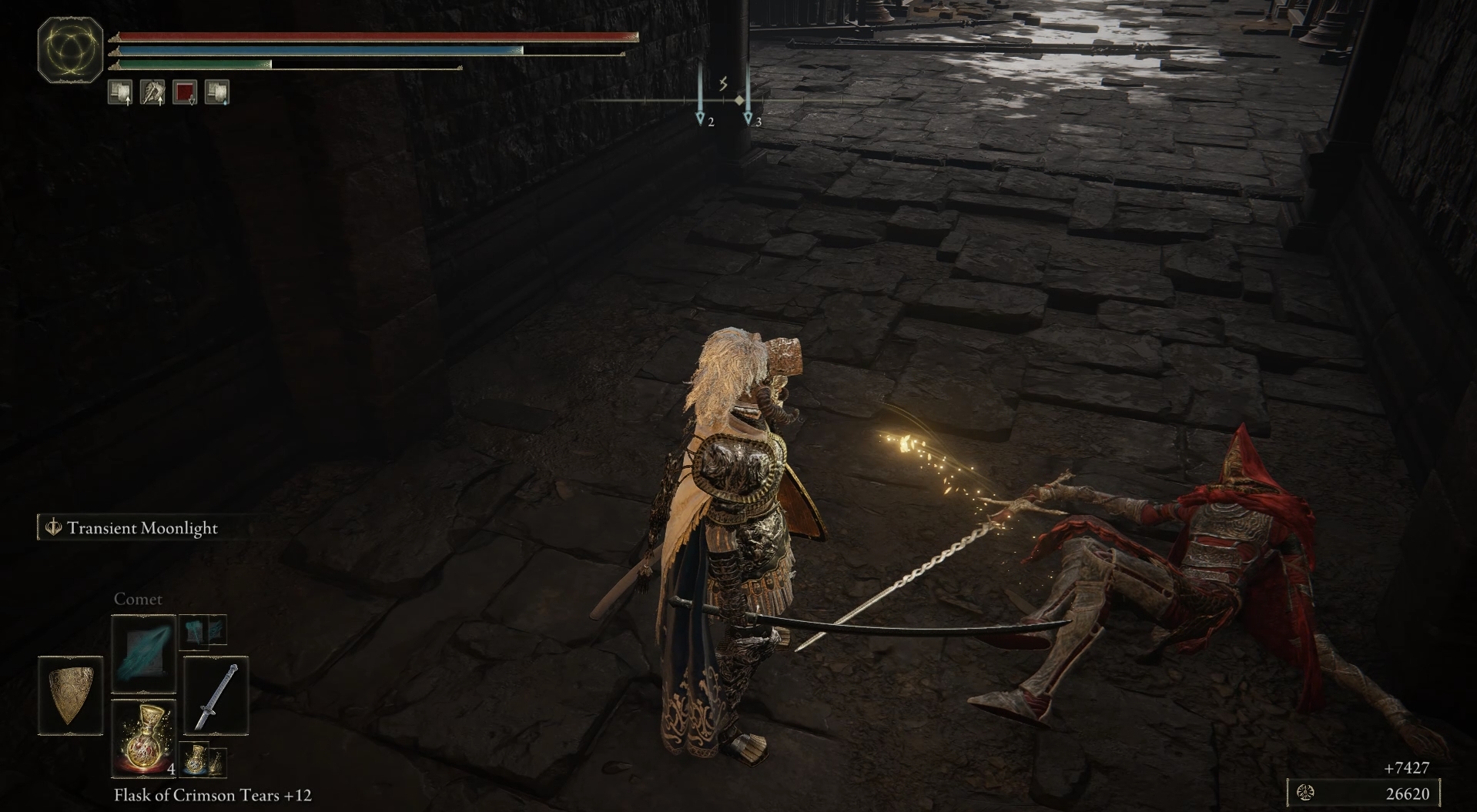Select the katana in the right-hand weapon slot
This screenshot has width=1477, height=812.
coord(216,697)
